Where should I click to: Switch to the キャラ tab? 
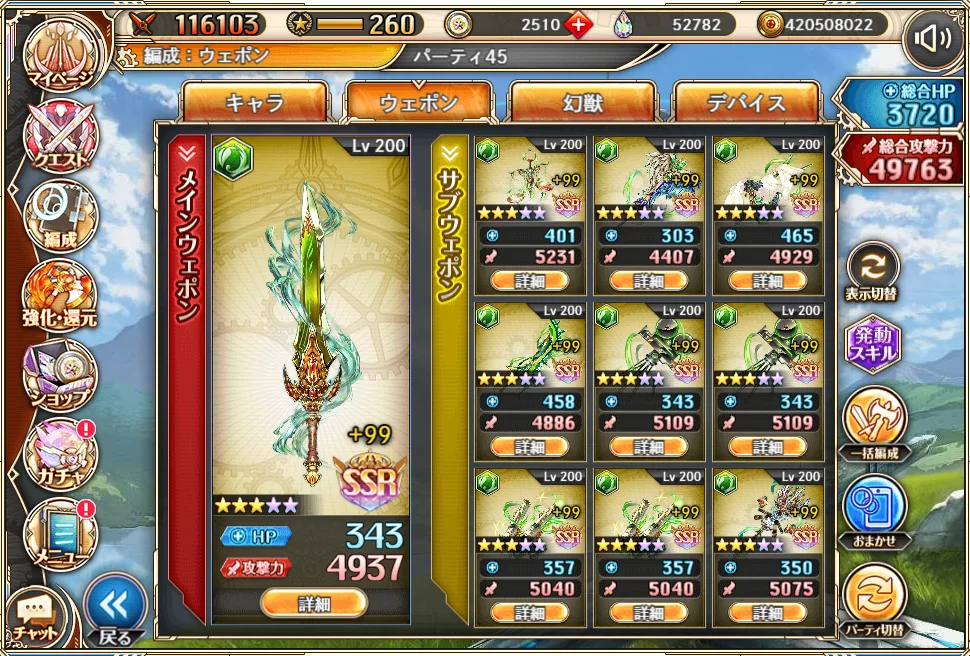[255, 103]
